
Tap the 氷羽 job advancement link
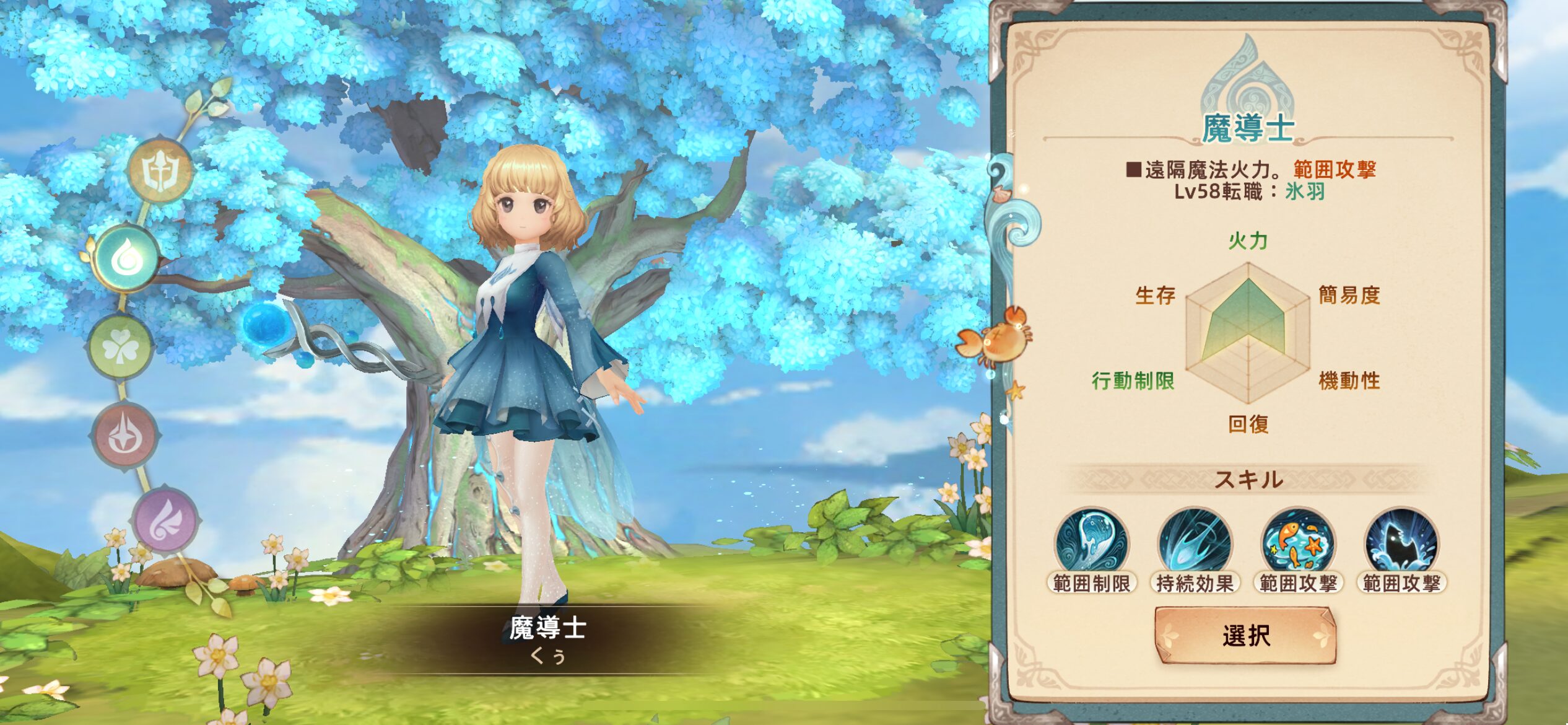pyautogui.click(x=1305, y=192)
